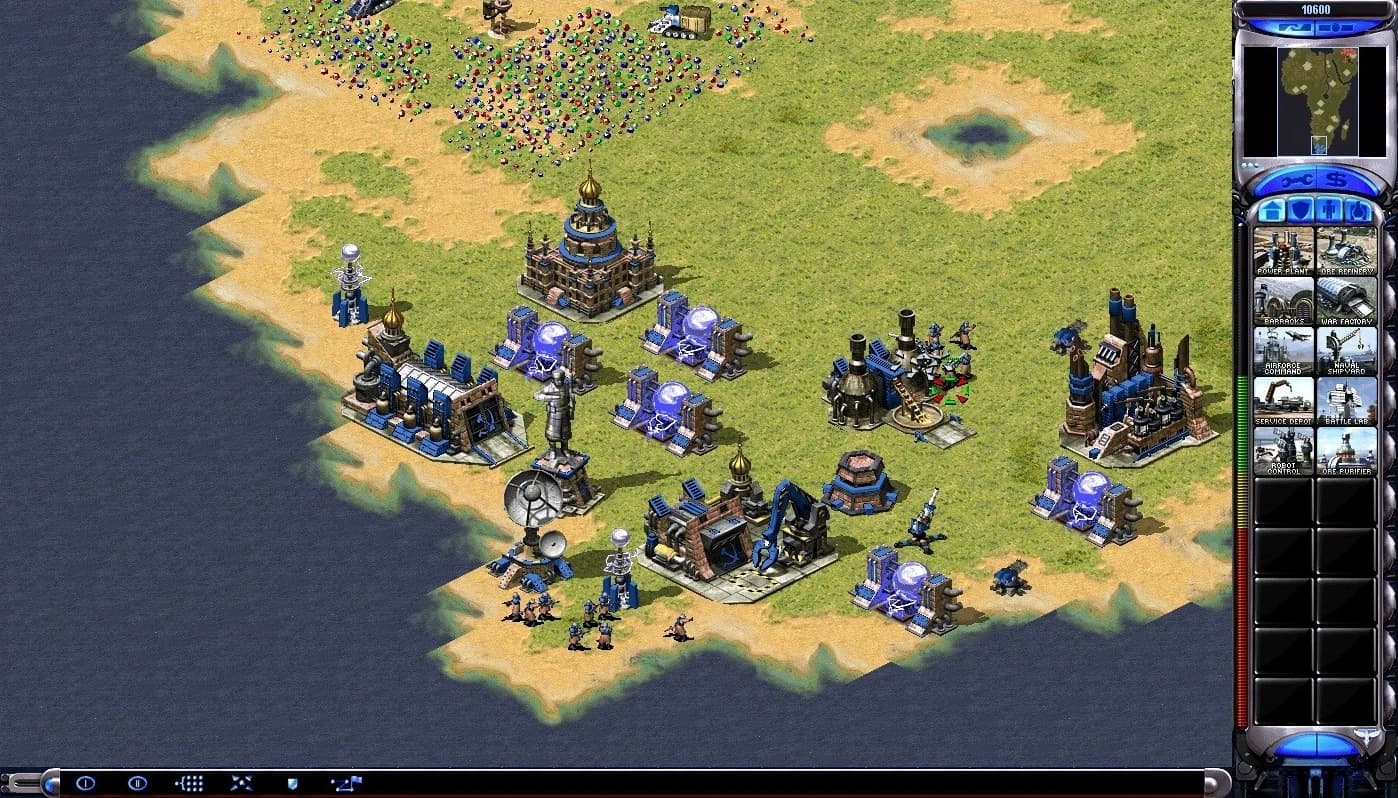
Task: Select the Ore Refinery build icon
Action: [x=1345, y=250]
